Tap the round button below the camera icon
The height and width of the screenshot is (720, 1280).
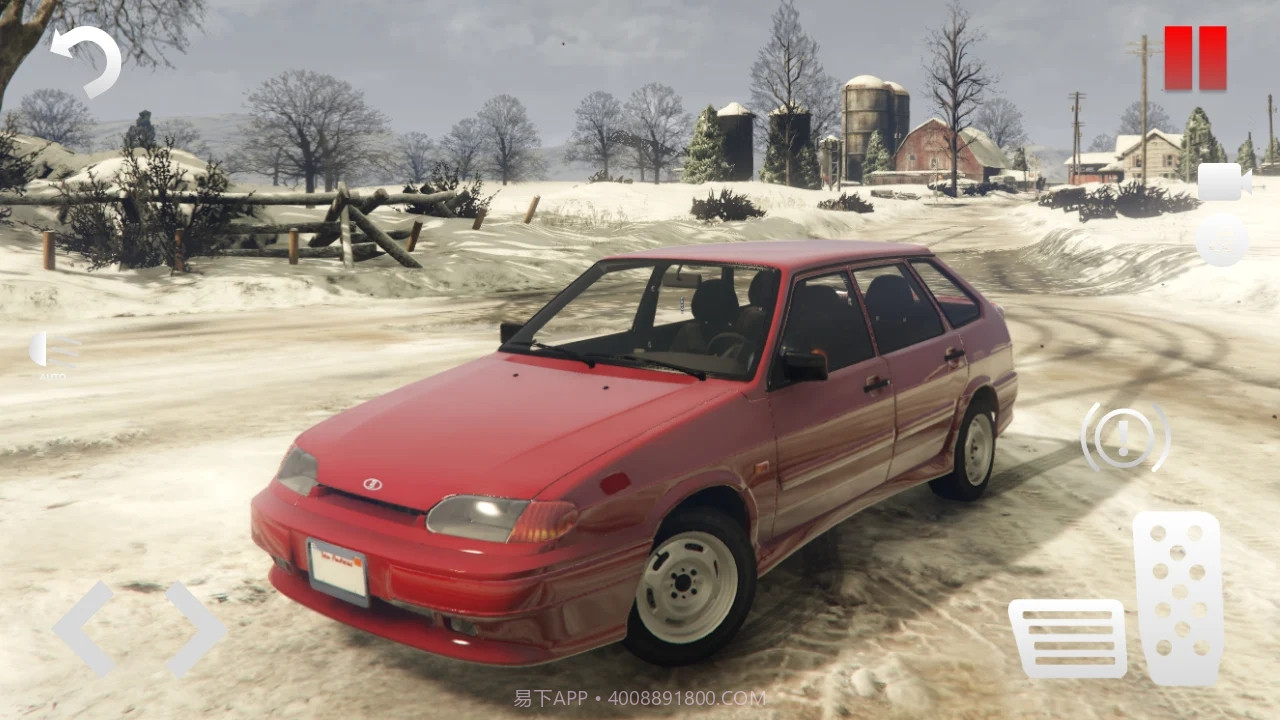[x=1221, y=240]
